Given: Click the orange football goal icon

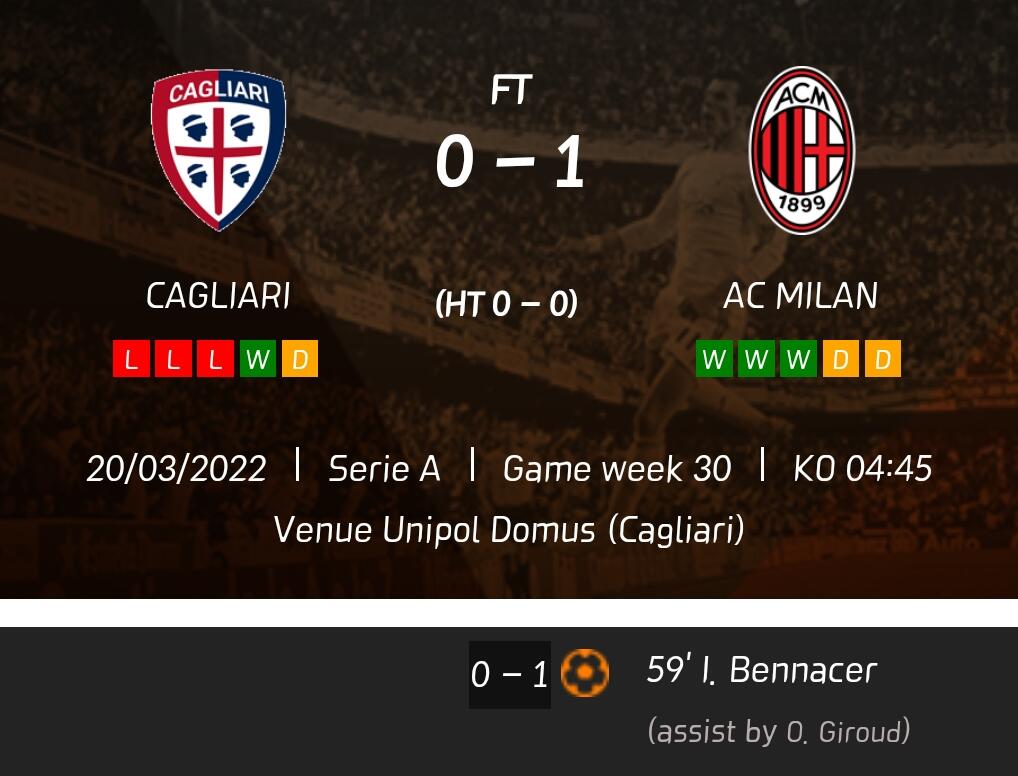Looking at the screenshot, I should coord(585,673).
